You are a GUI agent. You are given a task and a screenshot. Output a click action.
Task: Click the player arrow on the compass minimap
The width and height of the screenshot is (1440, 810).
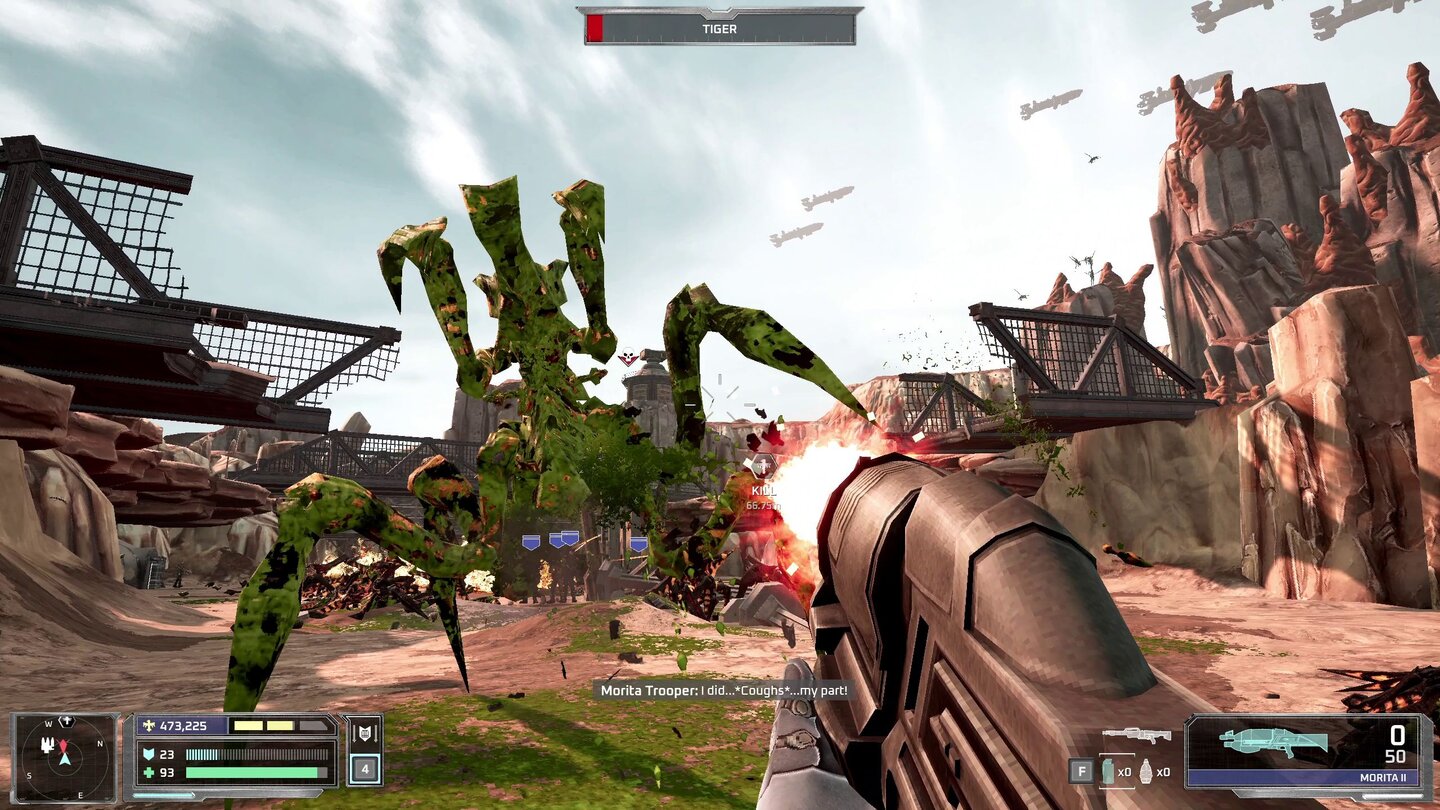(x=63, y=758)
